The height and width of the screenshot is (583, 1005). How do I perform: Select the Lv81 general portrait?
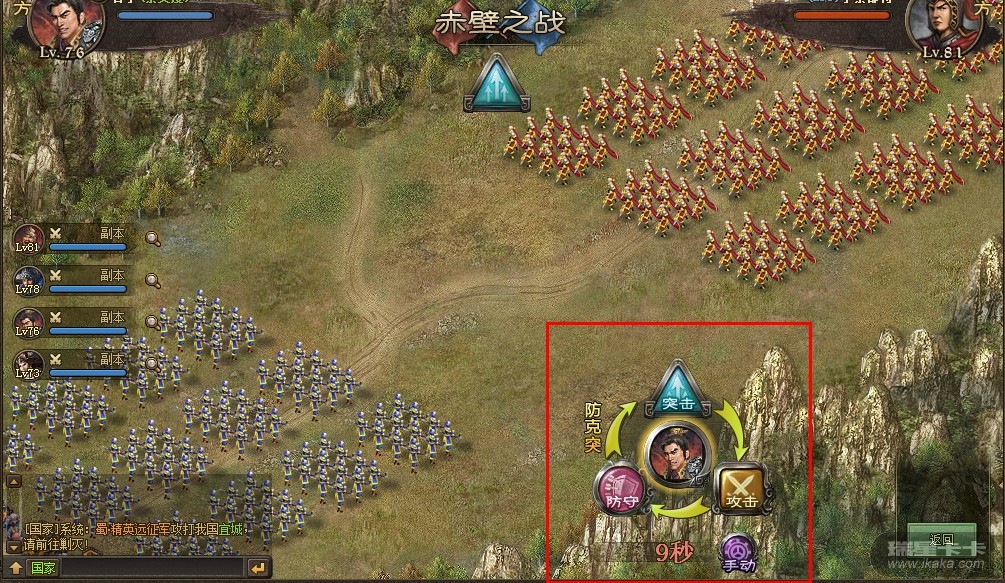(28, 240)
